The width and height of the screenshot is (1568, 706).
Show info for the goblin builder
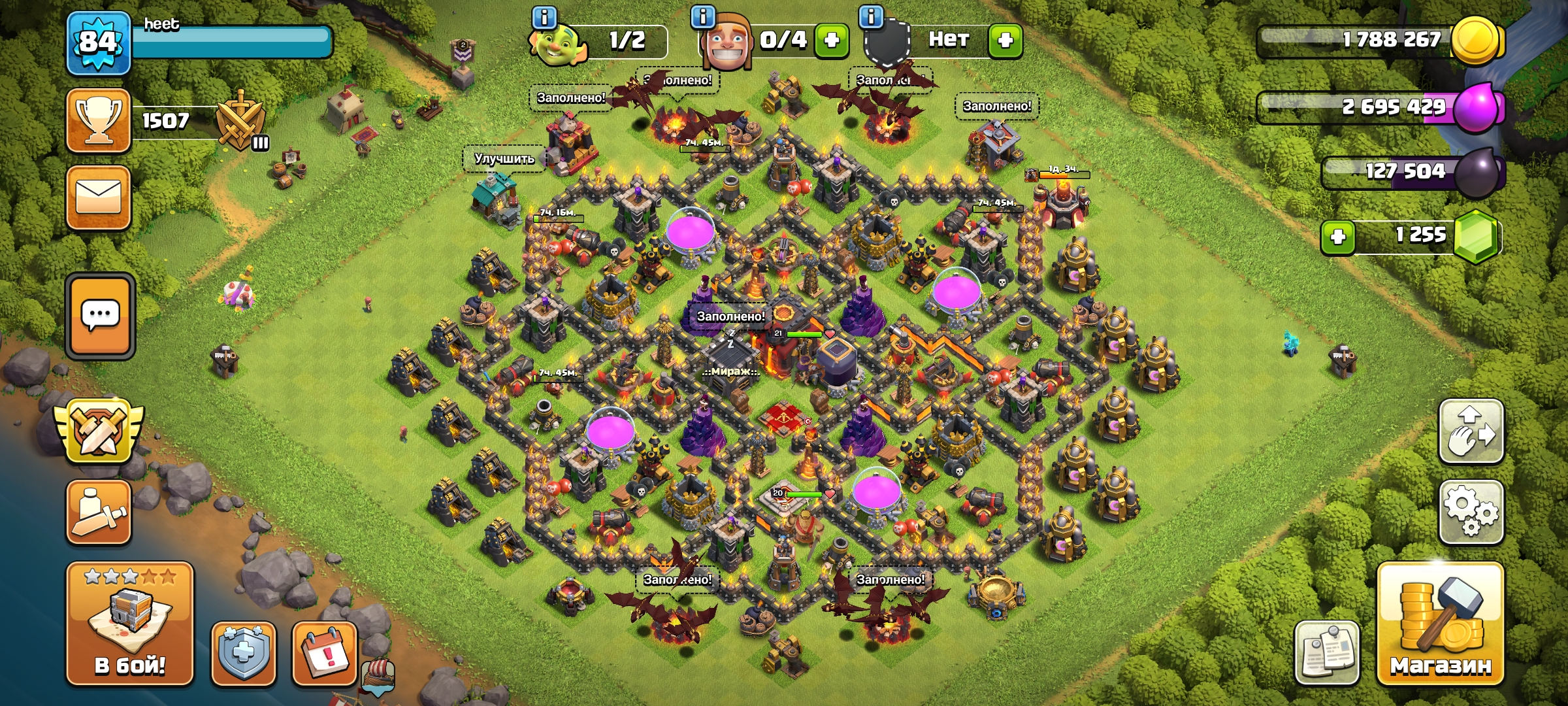(544, 17)
